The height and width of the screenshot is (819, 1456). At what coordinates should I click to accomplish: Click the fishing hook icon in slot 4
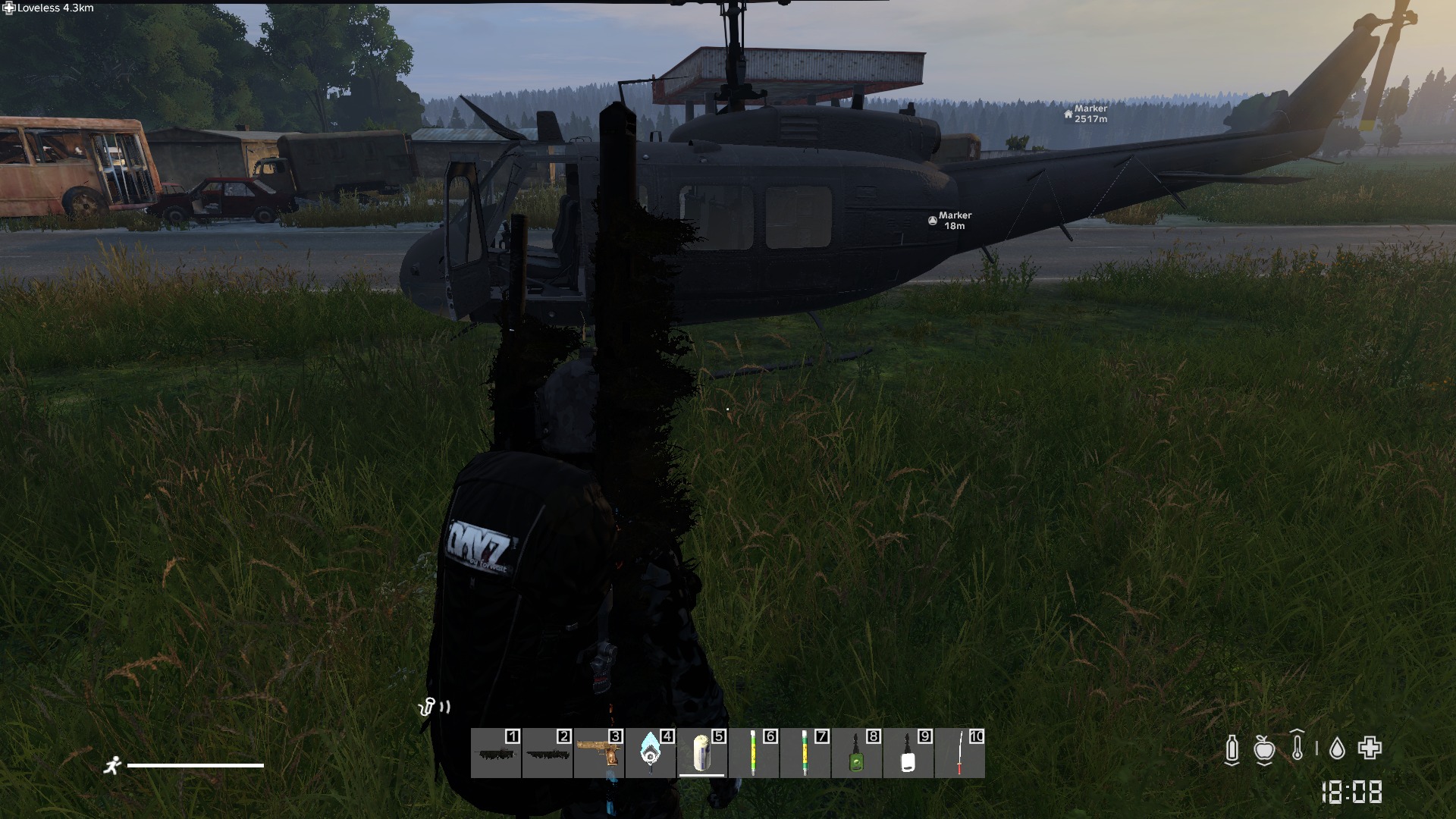(x=648, y=756)
